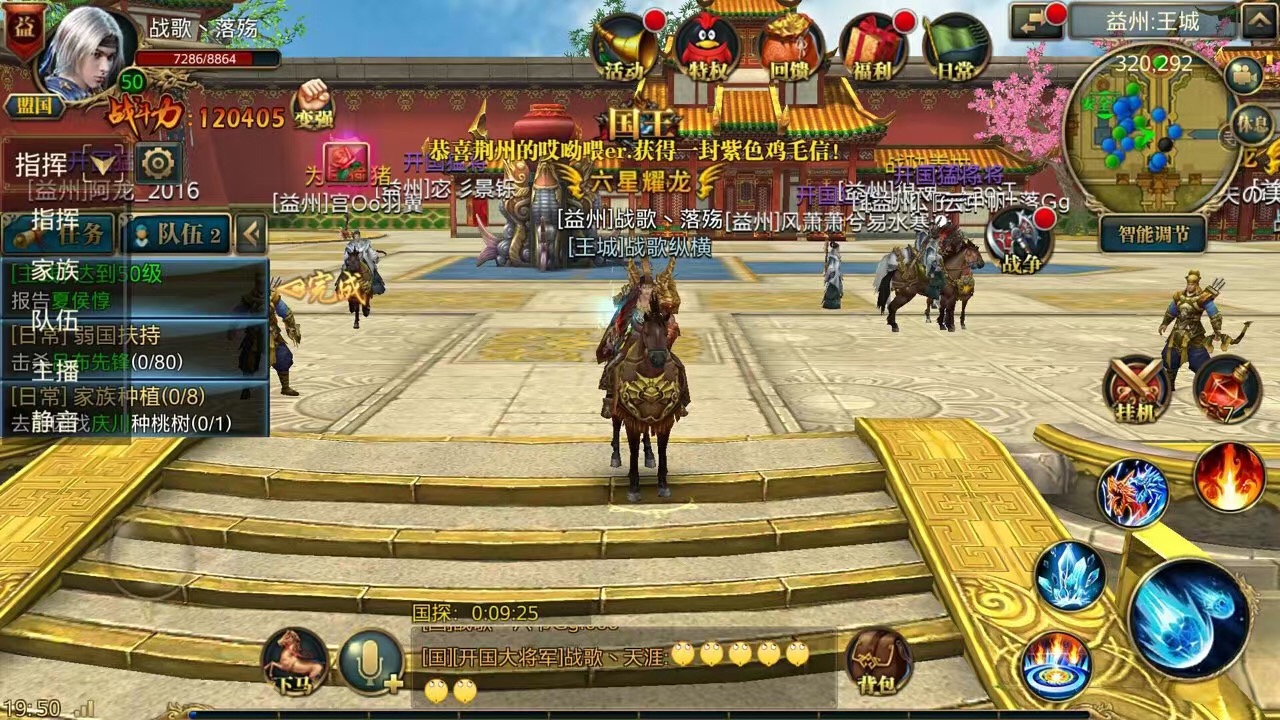Trigger the large ice comet attack
The height and width of the screenshot is (720, 1280).
pos(1189,617)
